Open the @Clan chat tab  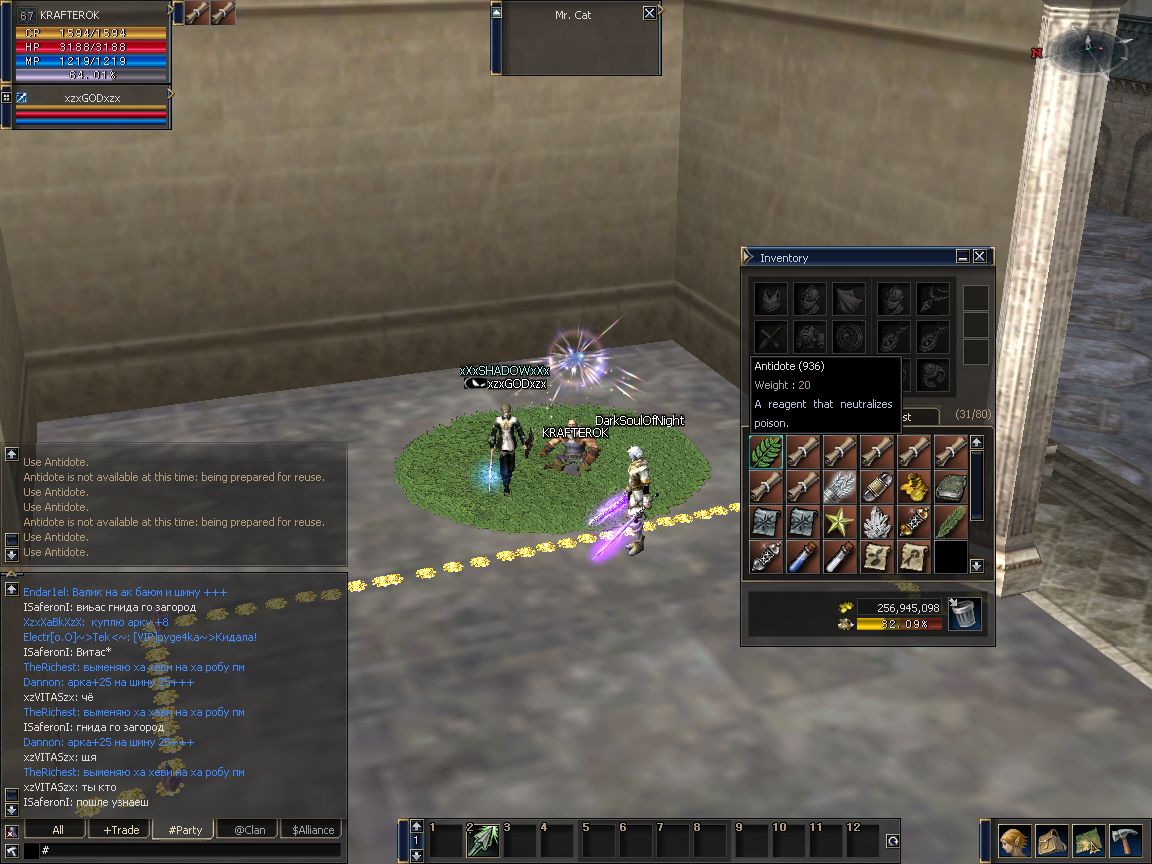tap(249, 829)
